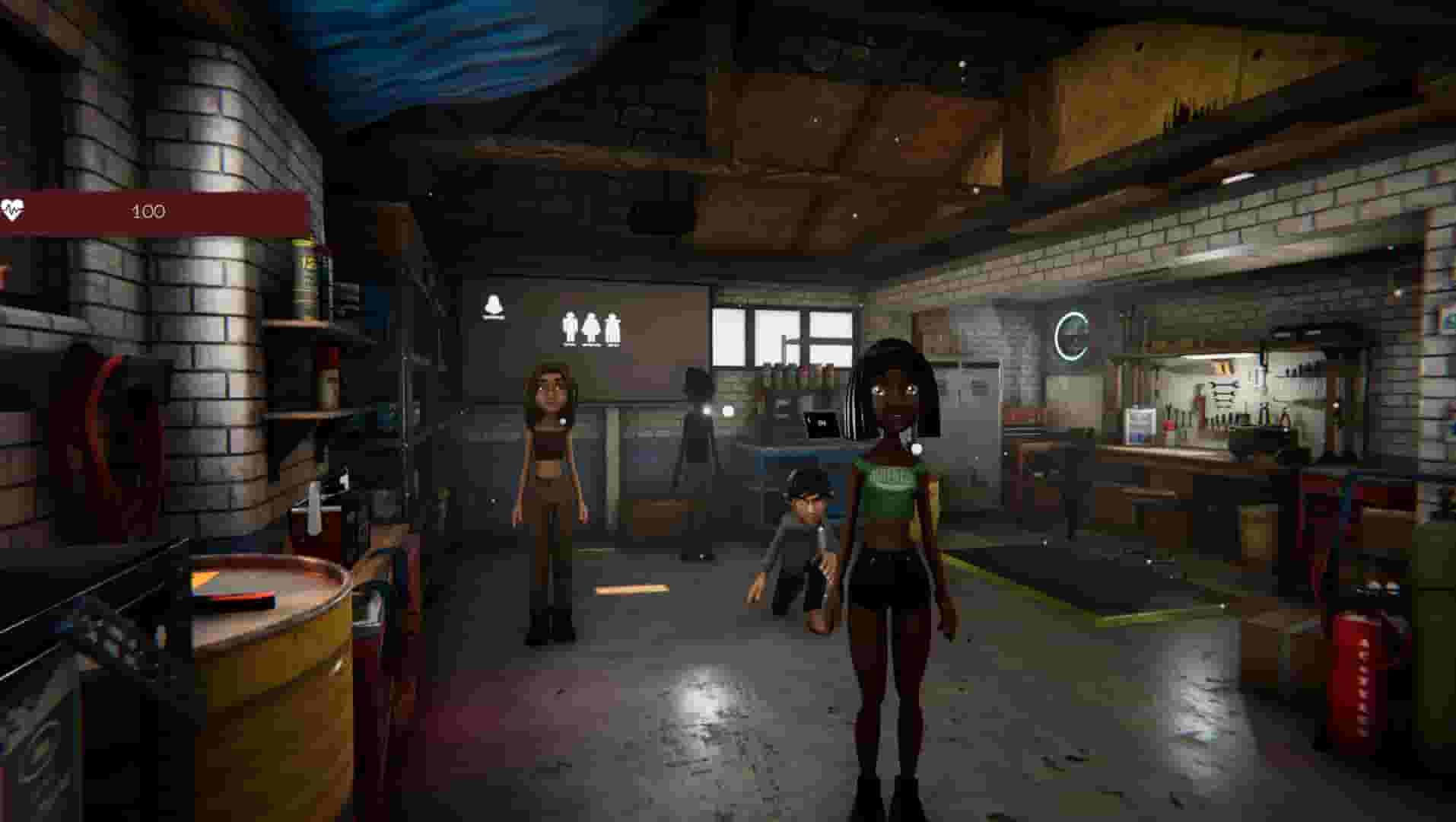Toggle the interaction dot beside the brown-haired woman
1456x822 pixels.
tap(564, 422)
